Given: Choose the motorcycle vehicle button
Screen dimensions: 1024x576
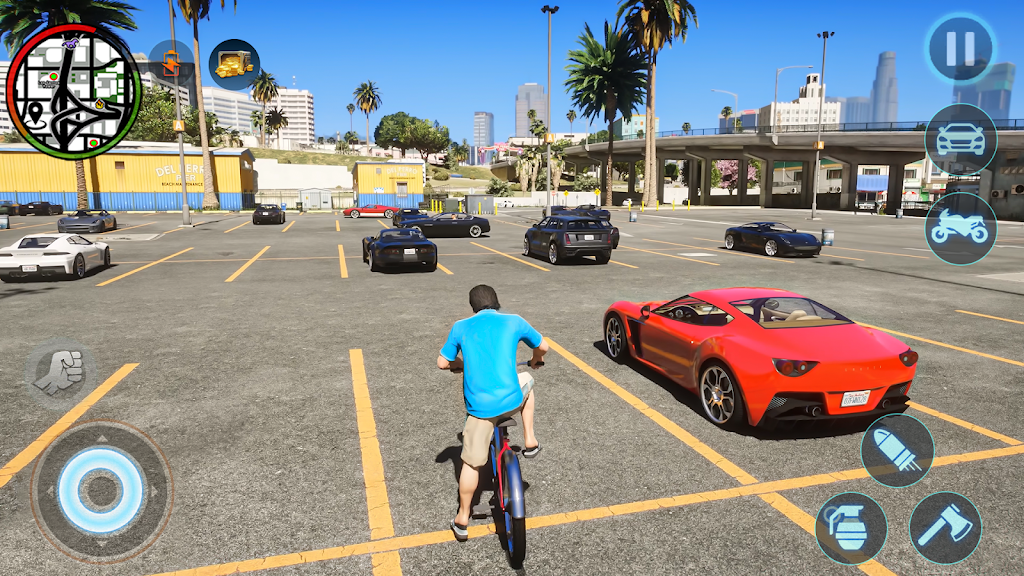Looking at the screenshot, I should 960,228.
